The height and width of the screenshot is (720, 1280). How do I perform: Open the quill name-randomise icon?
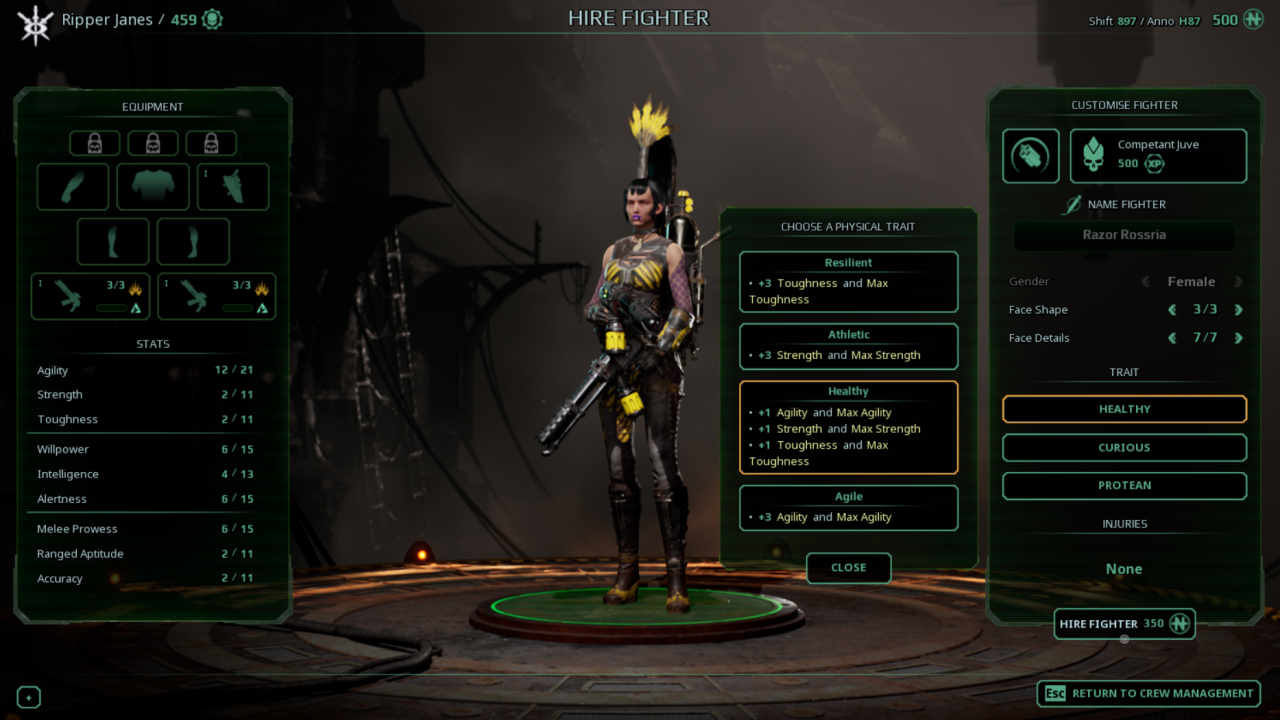click(x=1072, y=205)
